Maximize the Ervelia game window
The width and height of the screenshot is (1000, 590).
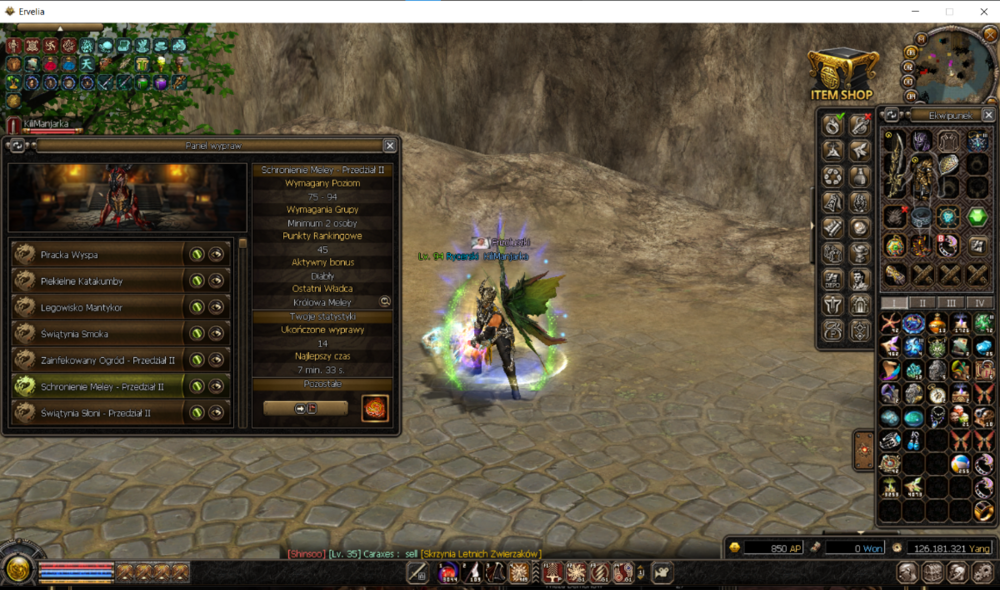(x=949, y=11)
